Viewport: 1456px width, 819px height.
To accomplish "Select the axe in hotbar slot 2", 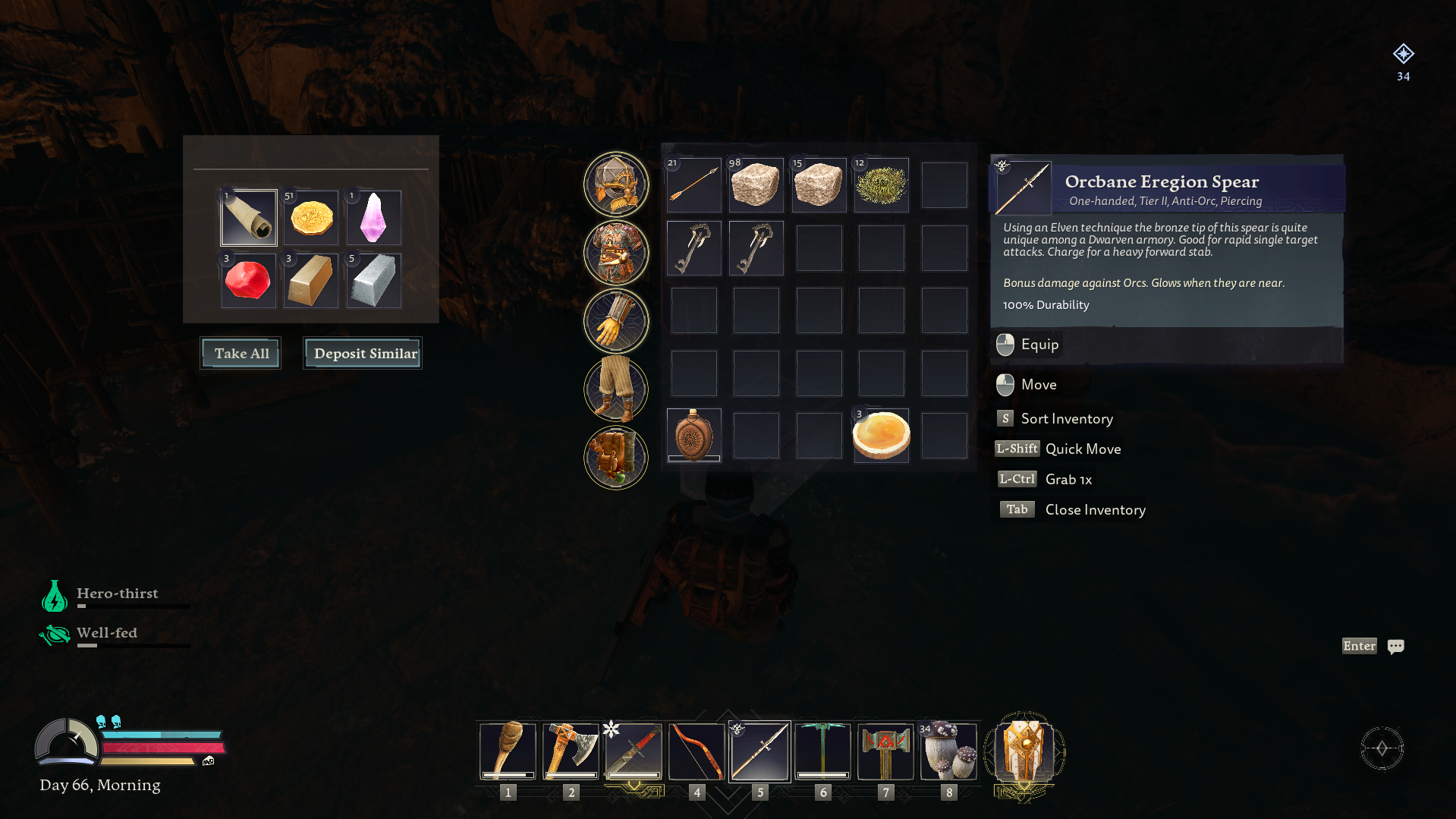I will click(x=571, y=751).
